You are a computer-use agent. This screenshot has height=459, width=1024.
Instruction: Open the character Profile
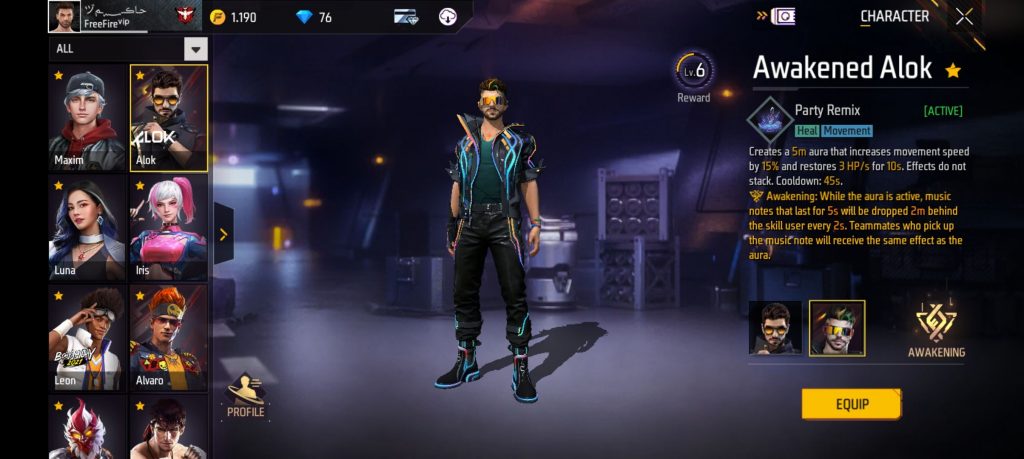[x=246, y=395]
